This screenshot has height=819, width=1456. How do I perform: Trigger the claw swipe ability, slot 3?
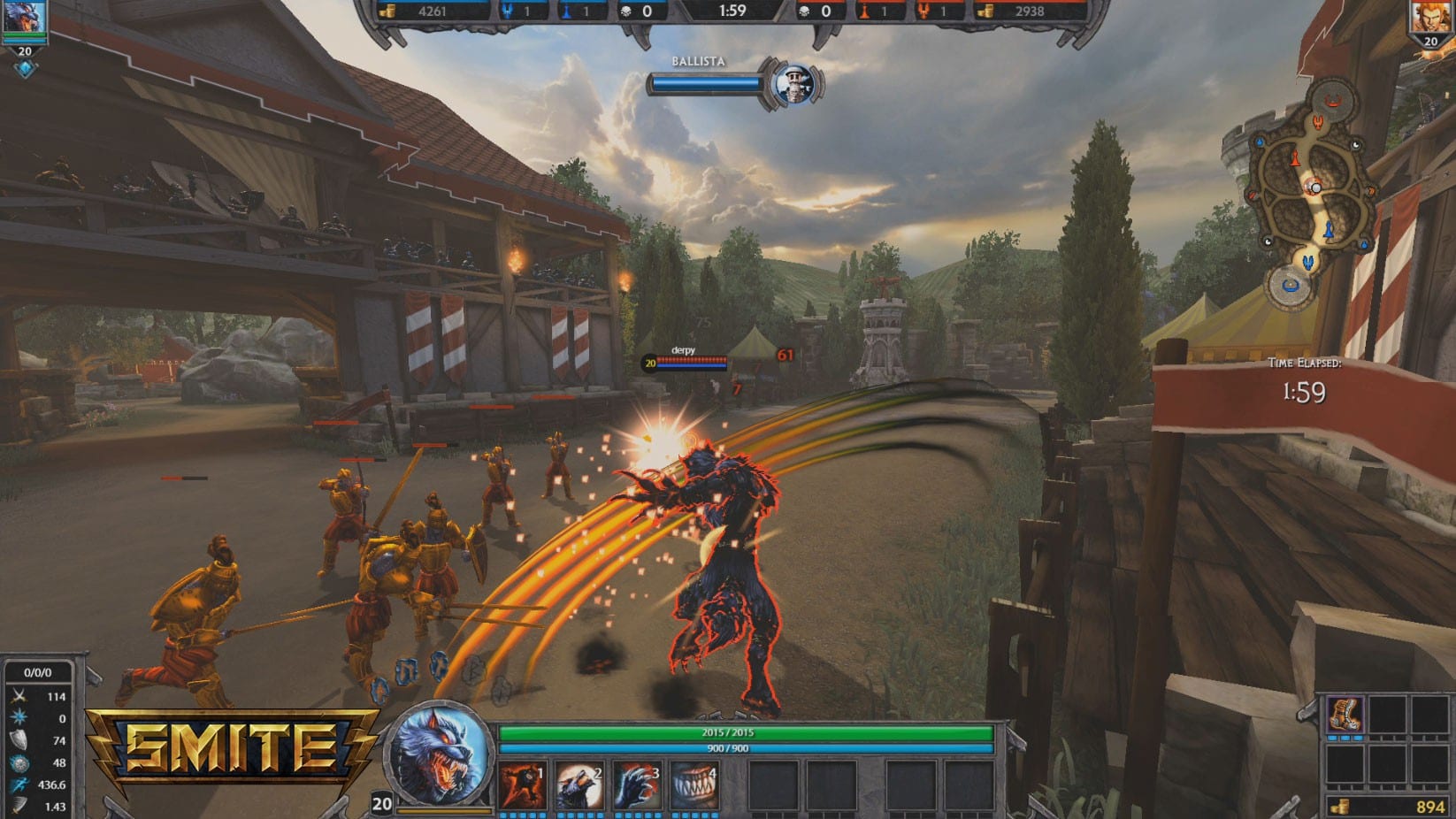click(637, 785)
